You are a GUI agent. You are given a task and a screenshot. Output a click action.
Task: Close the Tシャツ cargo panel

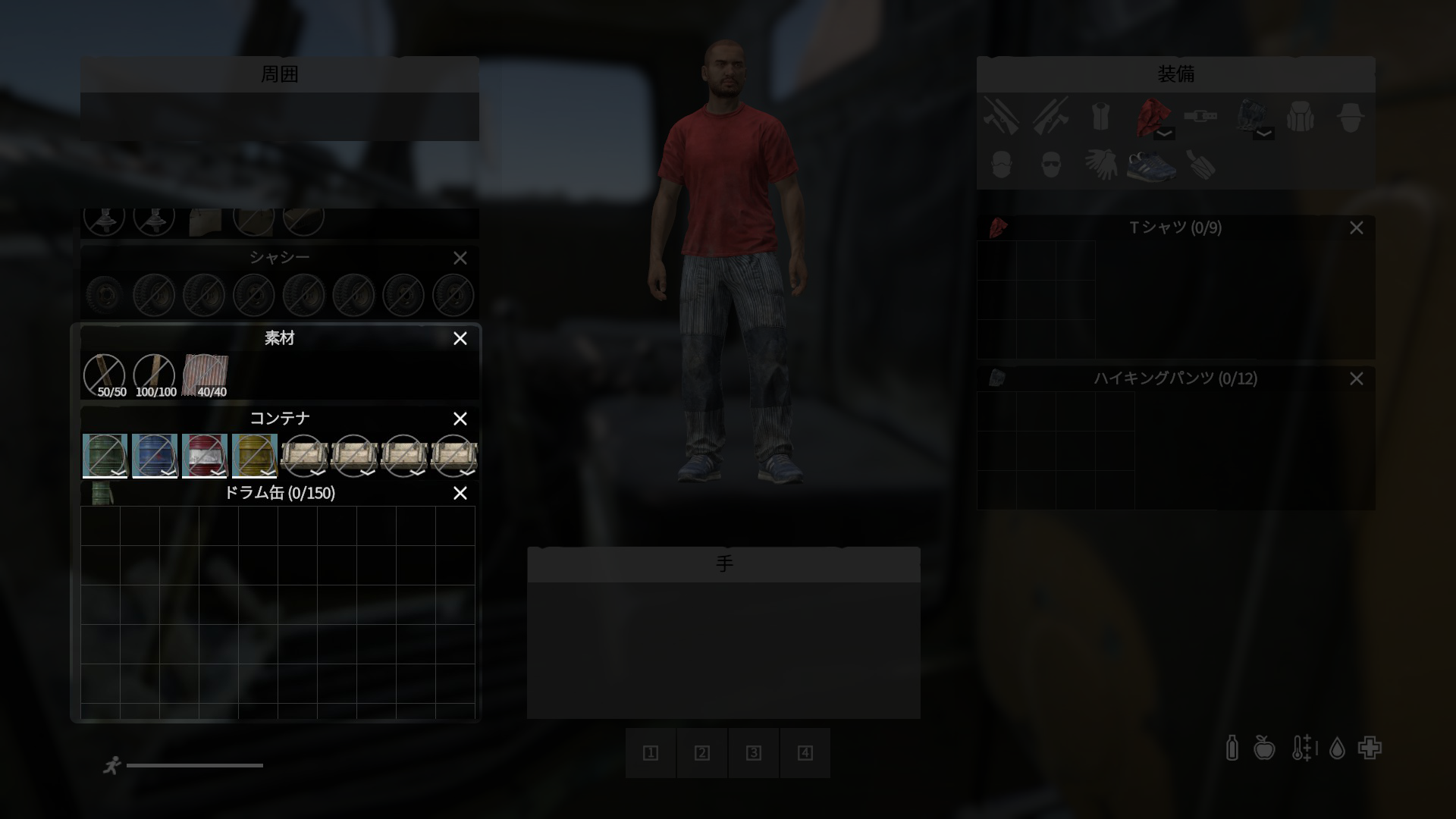1356,227
